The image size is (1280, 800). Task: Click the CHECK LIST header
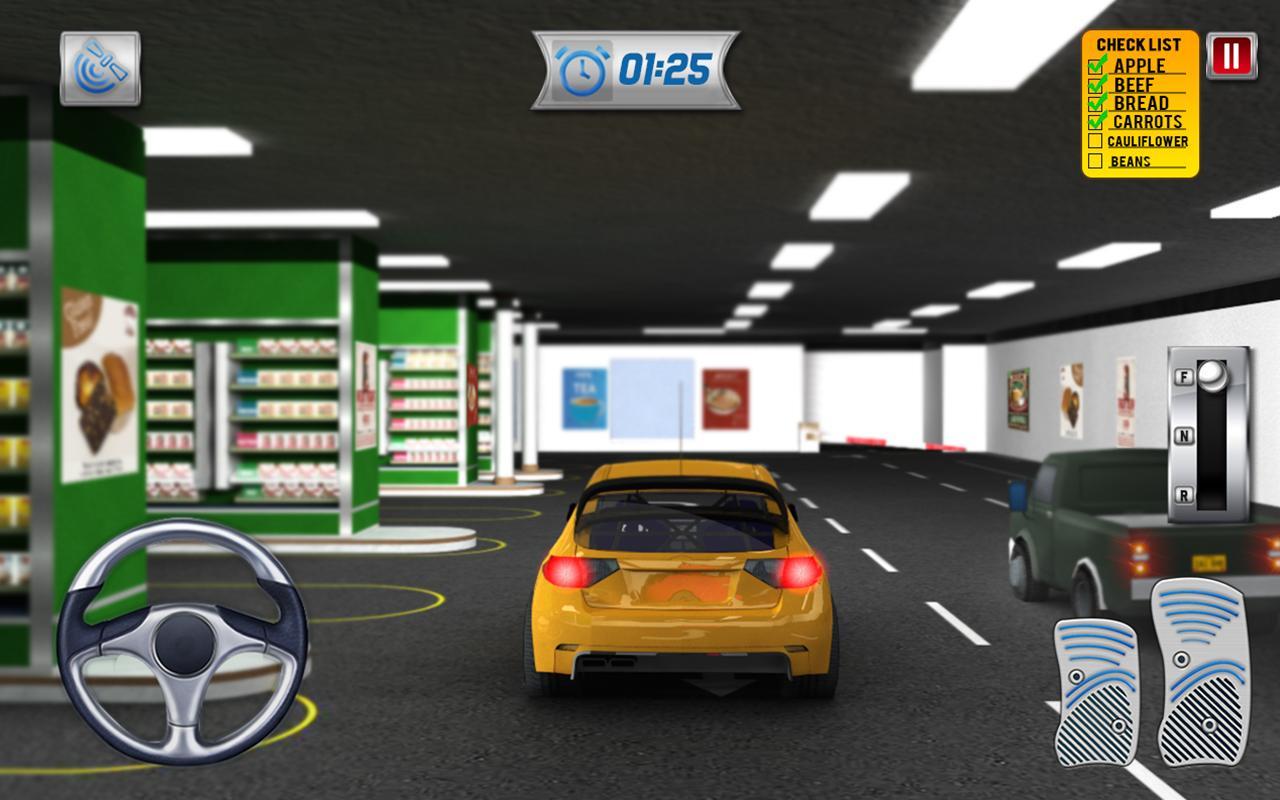[x=1140, y=43]
